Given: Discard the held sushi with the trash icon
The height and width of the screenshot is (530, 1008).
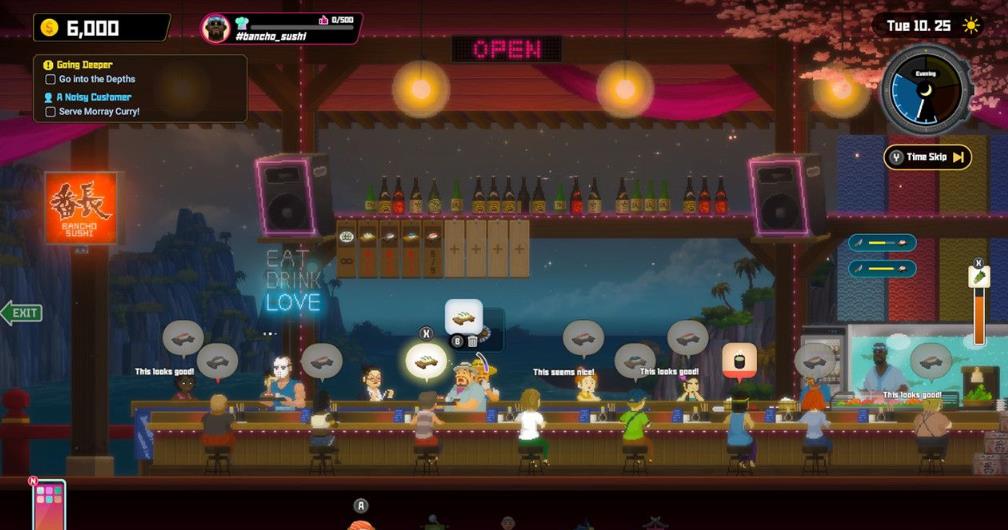Looking at the screenshot, I should pos(473,341).
